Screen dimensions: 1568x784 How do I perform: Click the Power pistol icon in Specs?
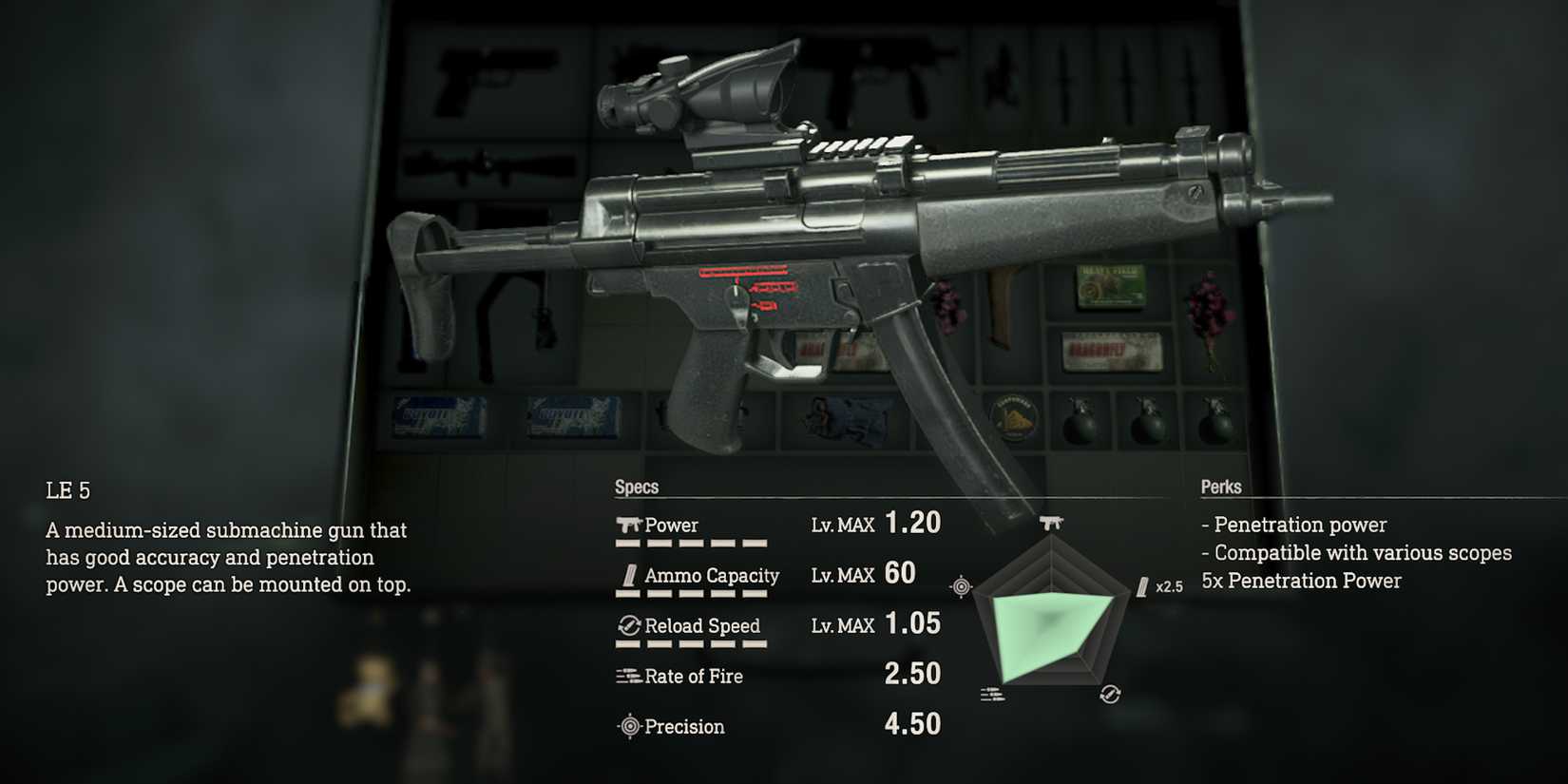[x=629, y=524]
